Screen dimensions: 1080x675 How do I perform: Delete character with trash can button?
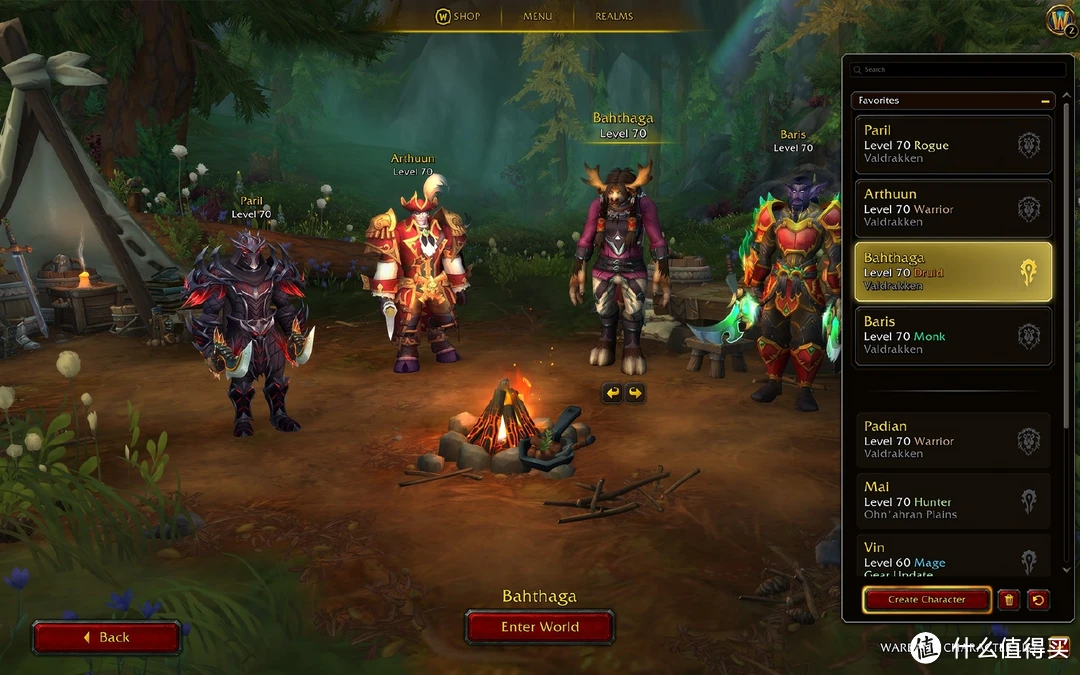(x=1009, y=600)
